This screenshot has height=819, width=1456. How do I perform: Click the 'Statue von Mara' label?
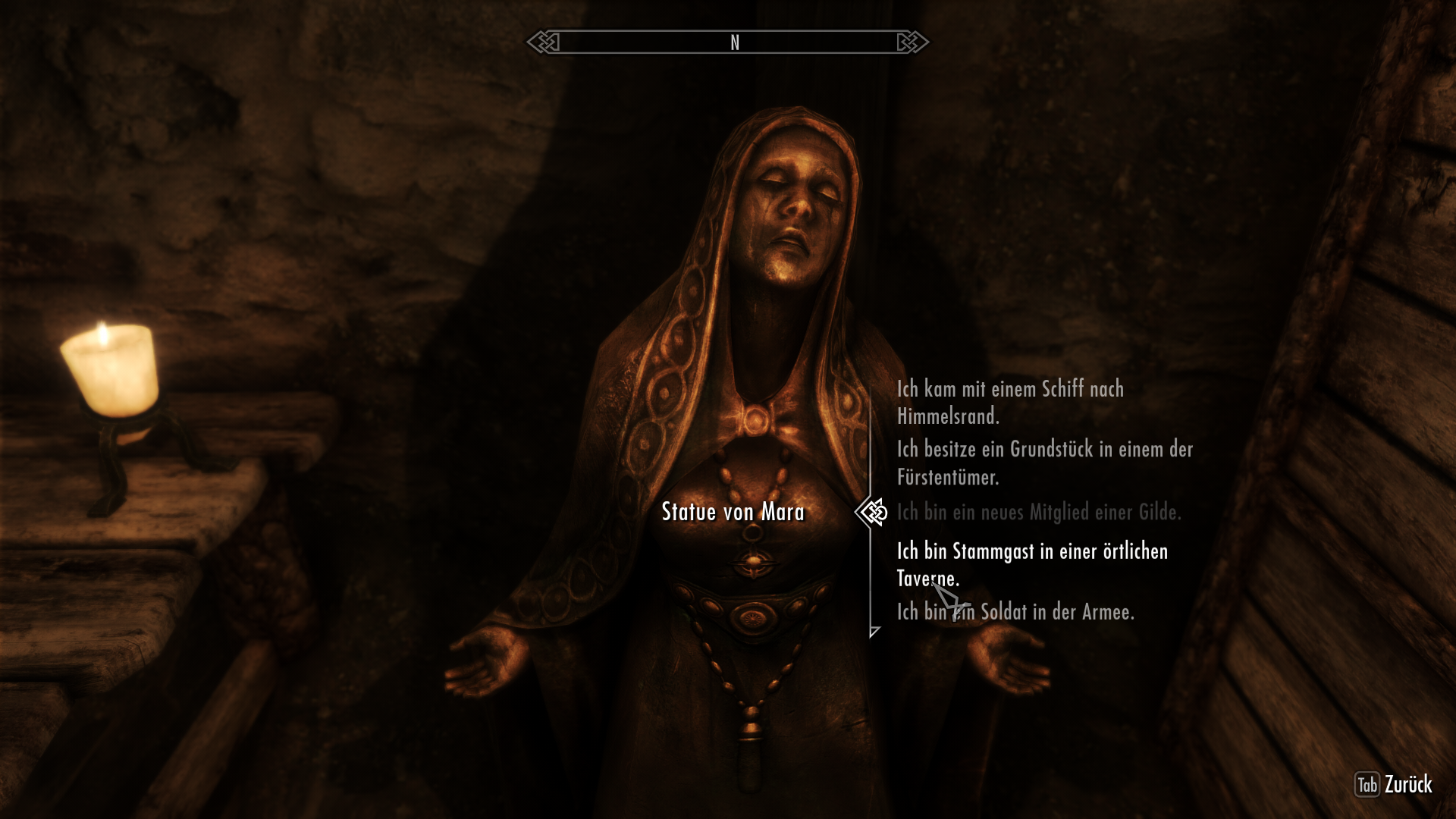[x=734, y=512]
